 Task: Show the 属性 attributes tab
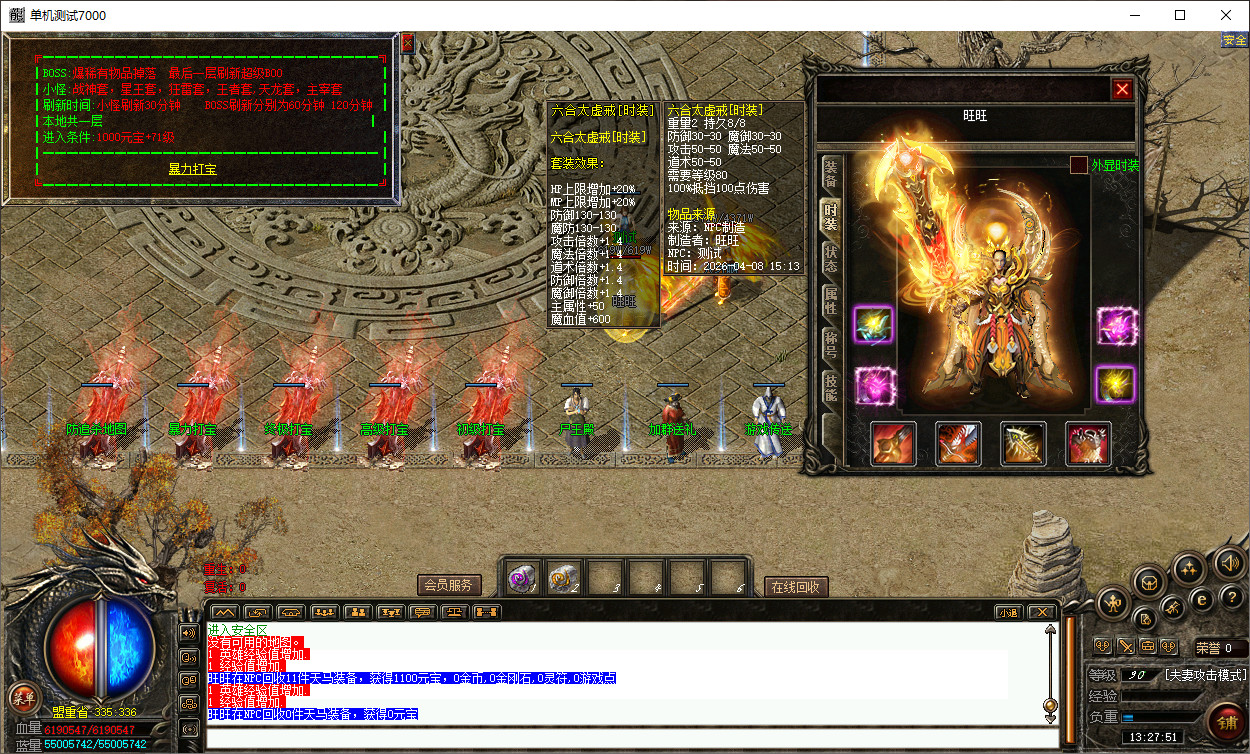[831, 301]
